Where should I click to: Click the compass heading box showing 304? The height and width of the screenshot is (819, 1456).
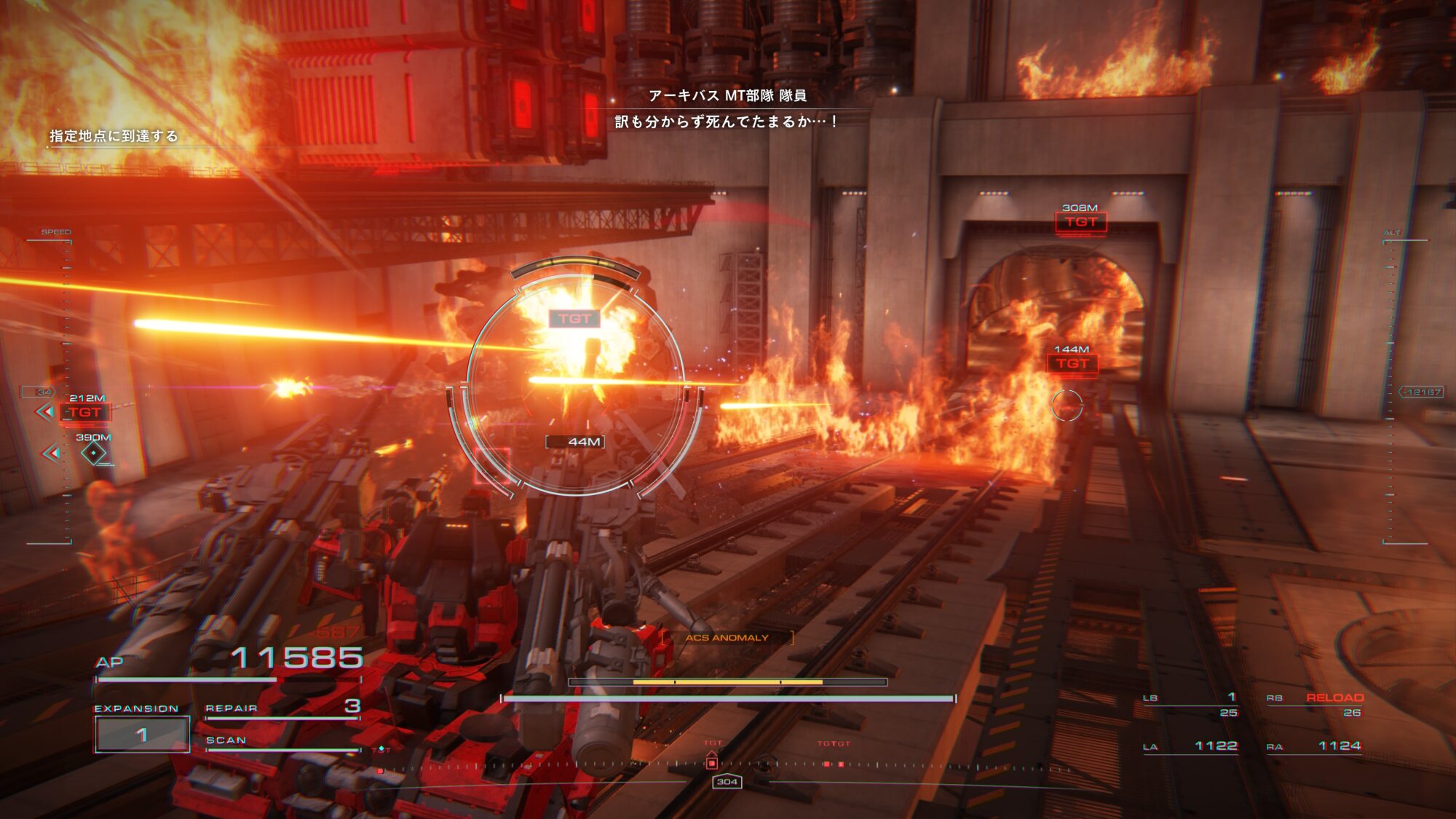click(727, 782)
